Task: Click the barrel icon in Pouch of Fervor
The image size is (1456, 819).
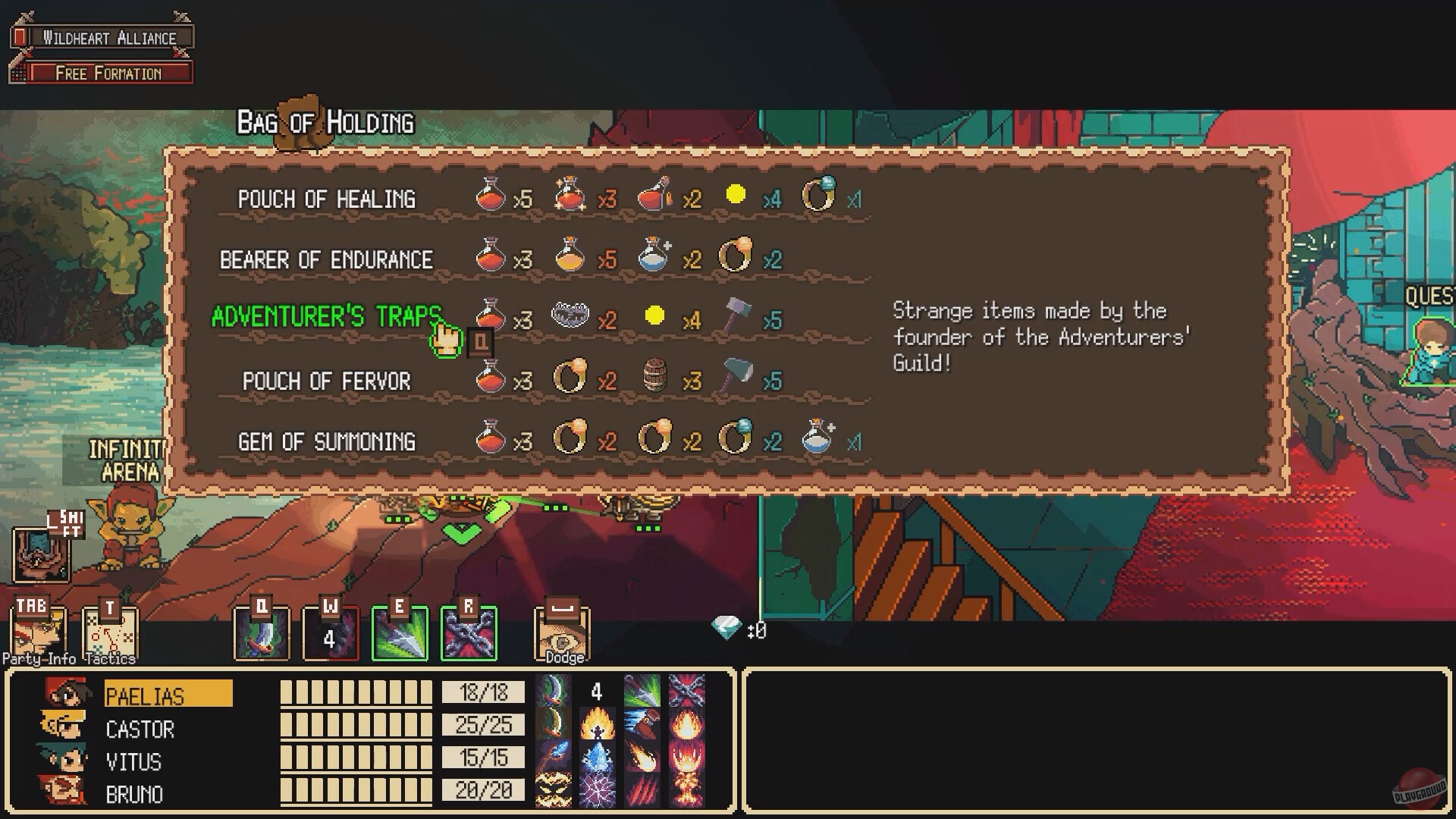Action: click(654, 378)
